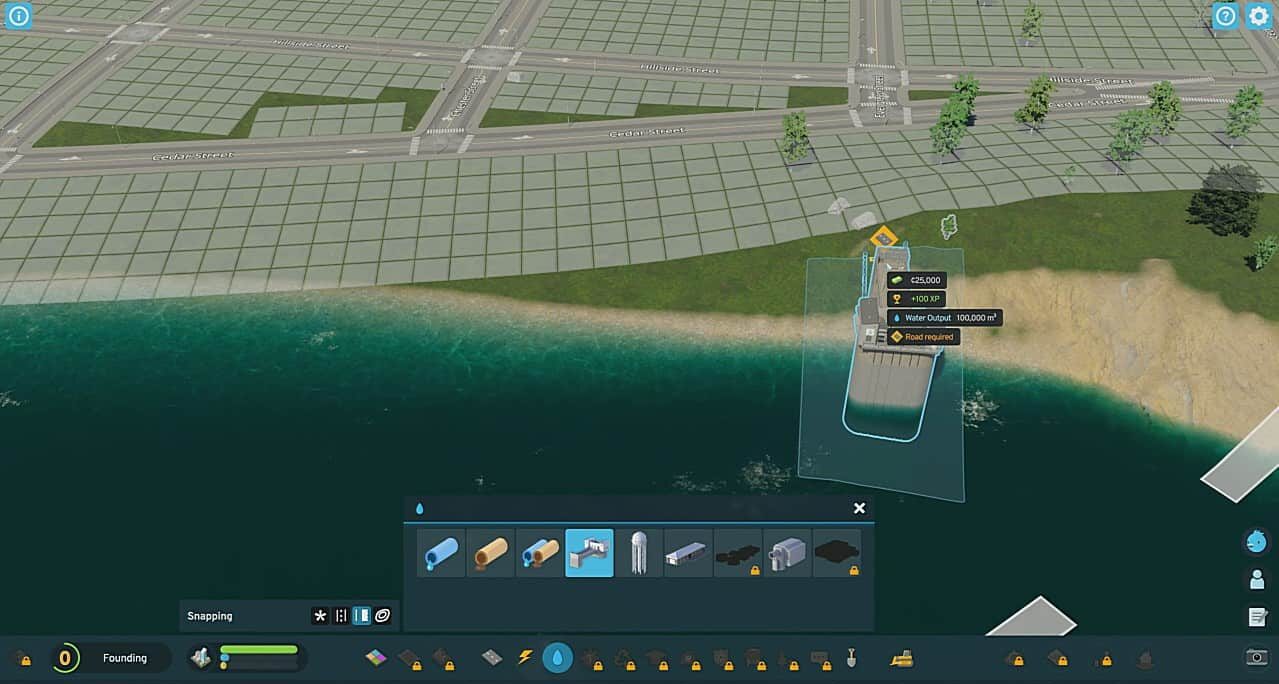Choose the water tower building
1279x684 pixels.
[638, 553]
